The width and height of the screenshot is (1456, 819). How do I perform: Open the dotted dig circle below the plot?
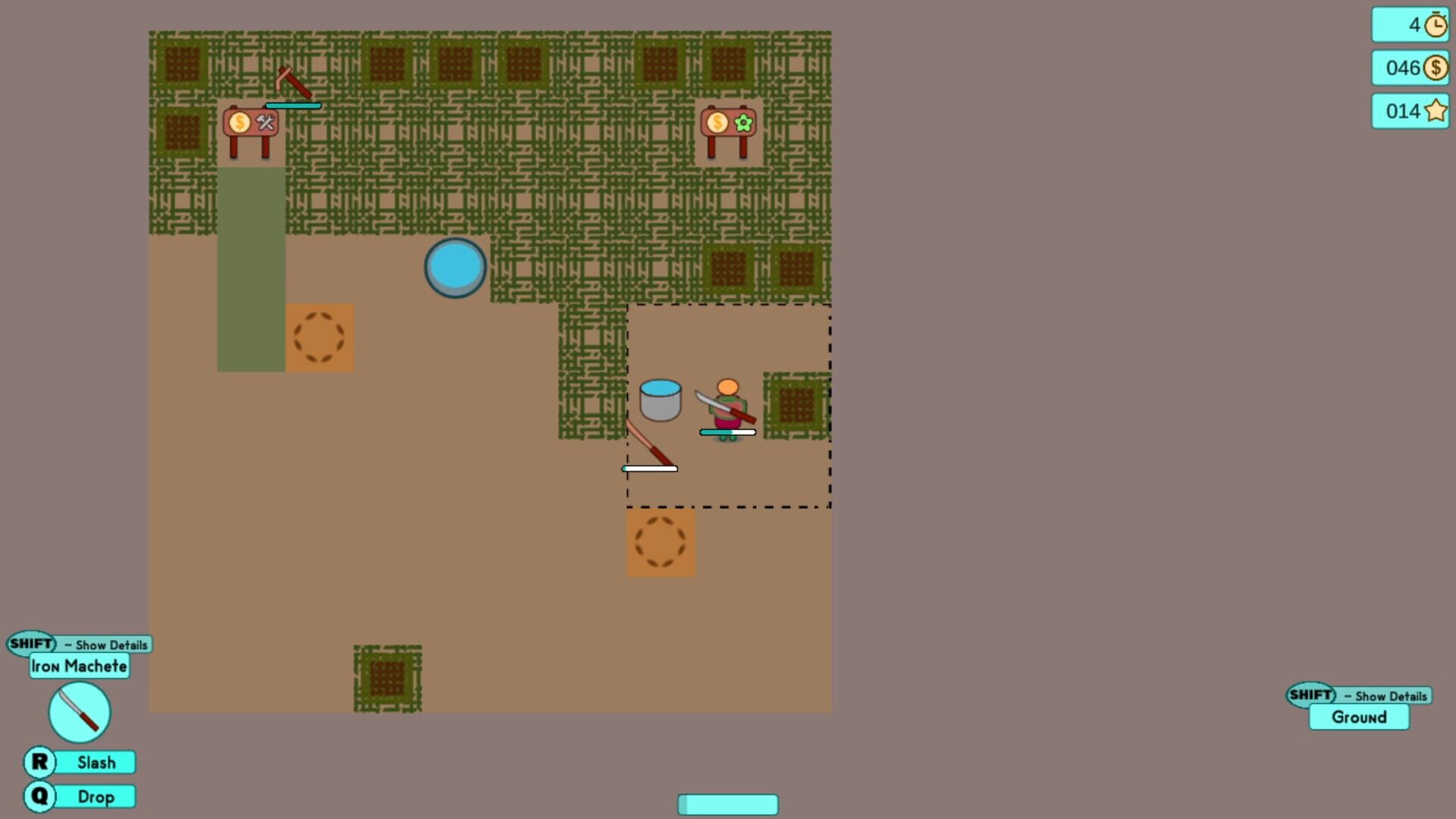pos(661,541)
